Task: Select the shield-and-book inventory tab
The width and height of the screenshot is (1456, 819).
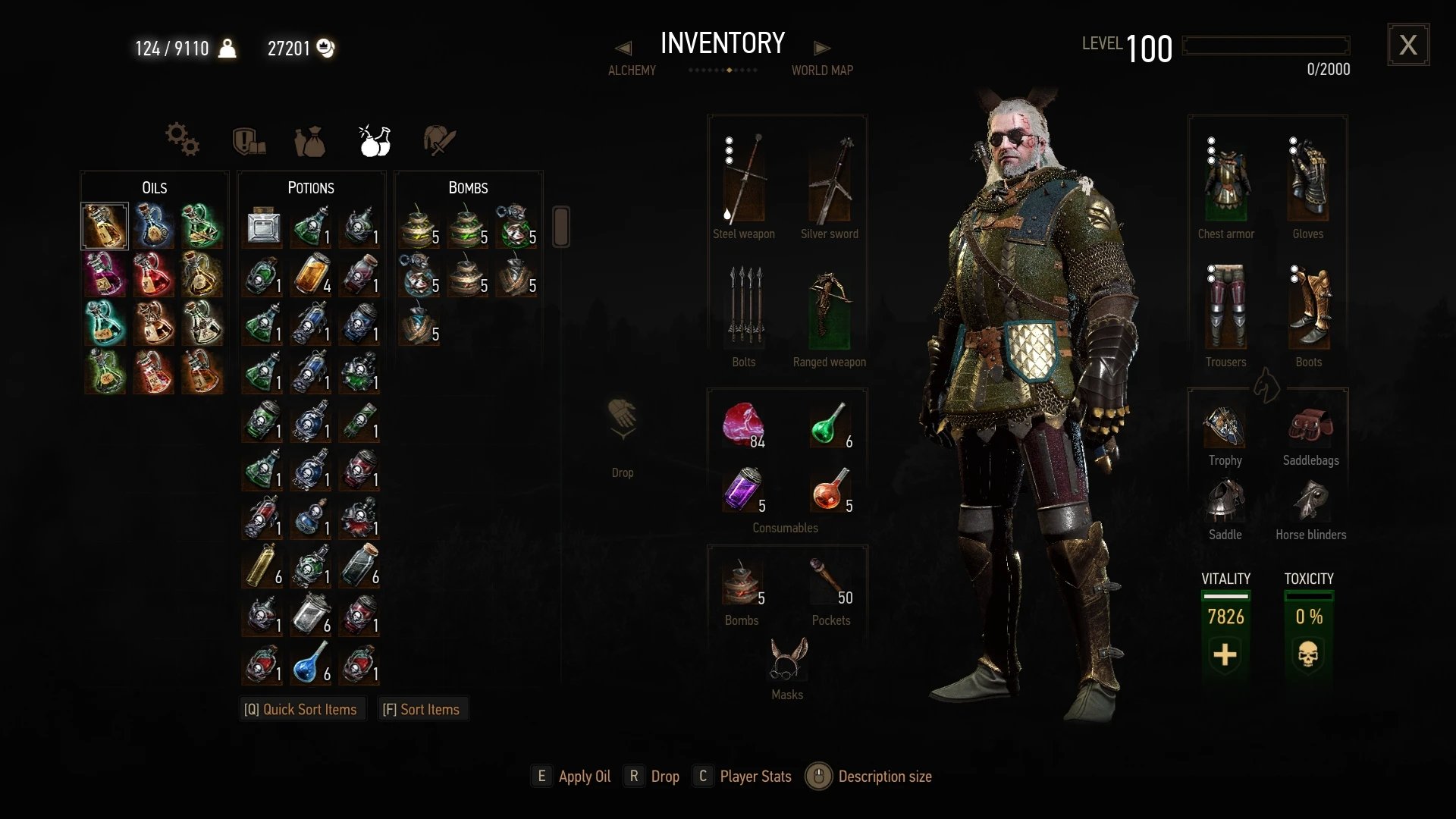Action: pos(249,140)
